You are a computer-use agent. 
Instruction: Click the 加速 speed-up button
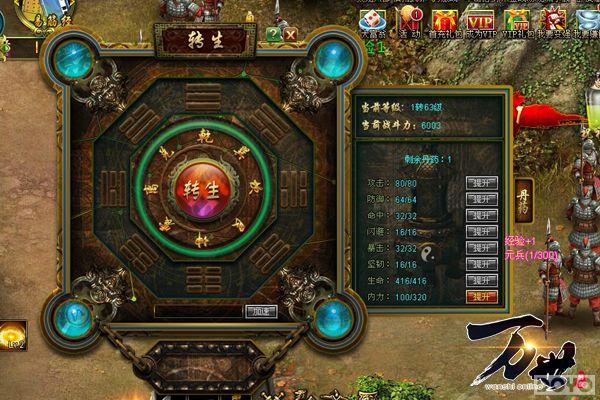[x=259, y=311]
